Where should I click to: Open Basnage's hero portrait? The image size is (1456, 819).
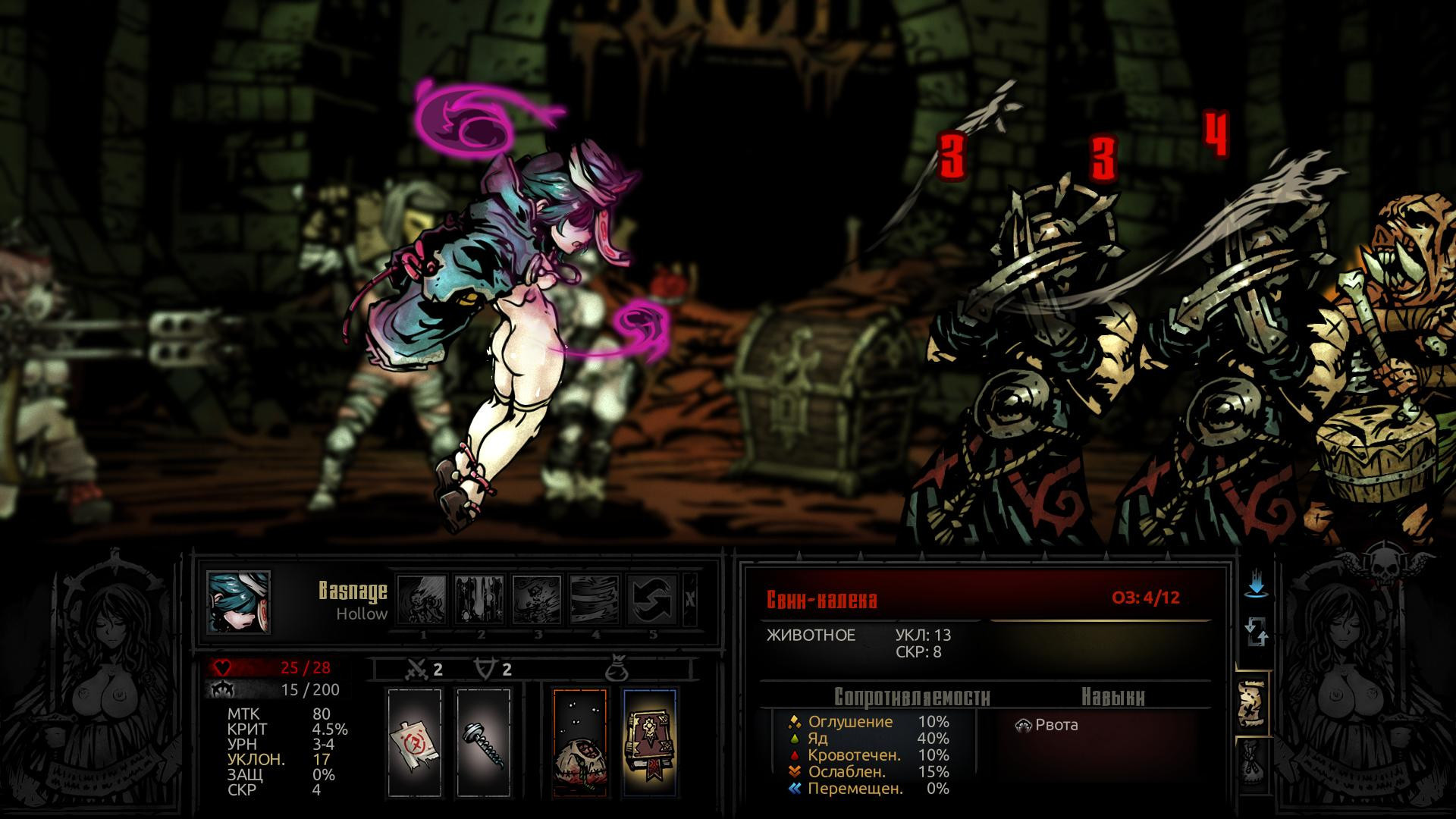[239, 601]
